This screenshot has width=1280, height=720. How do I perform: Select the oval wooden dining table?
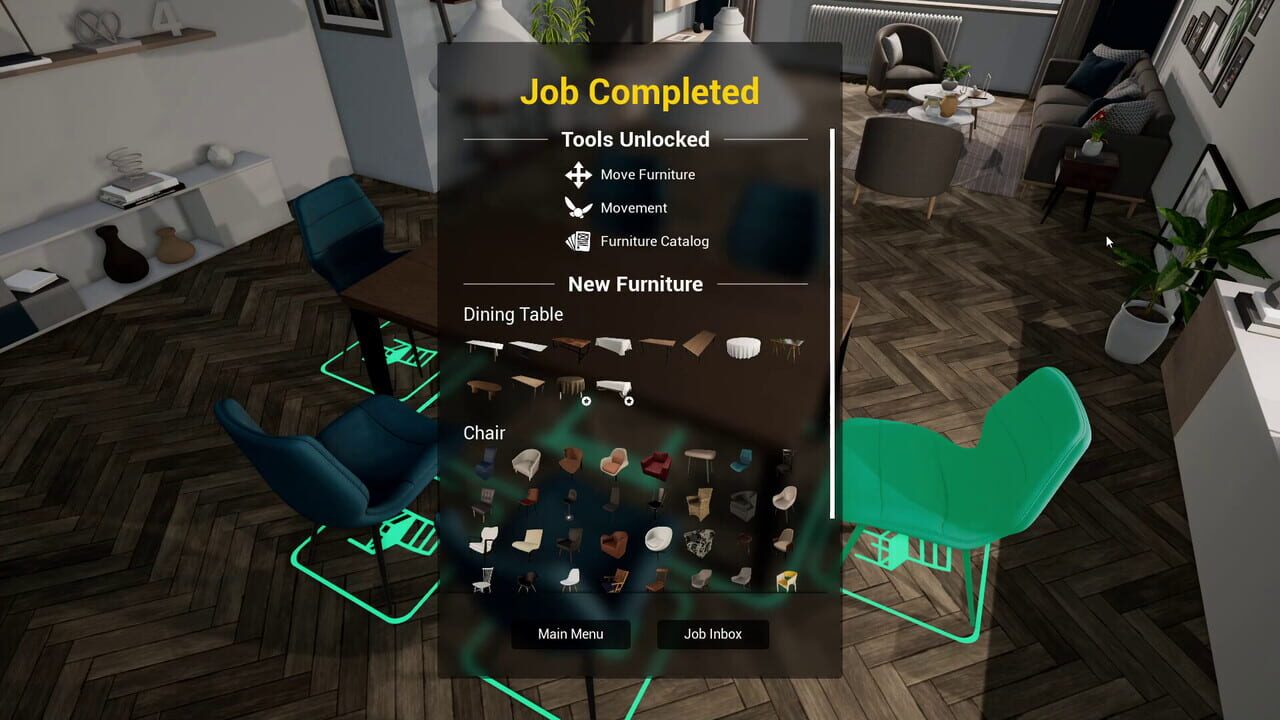click(x=484, y=386)
